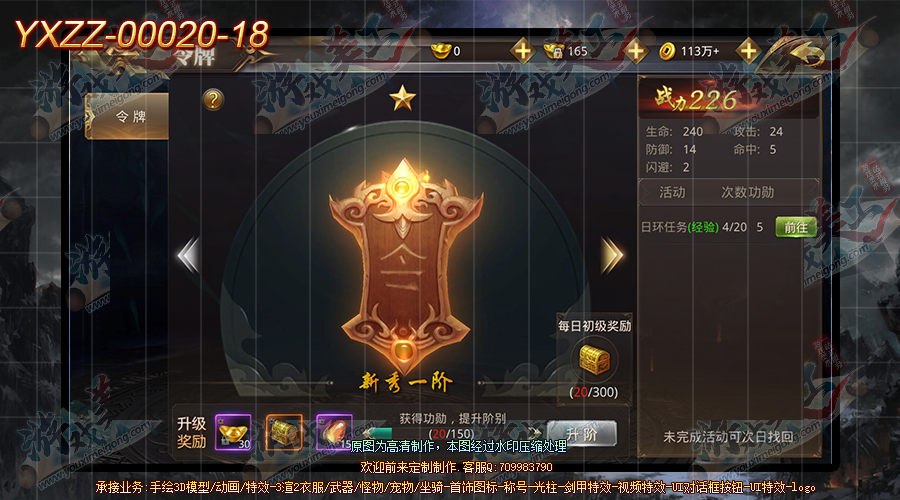900x500 pixels.
Task: Select the orange gem upgrade reward
Action: tap(334, 432)
